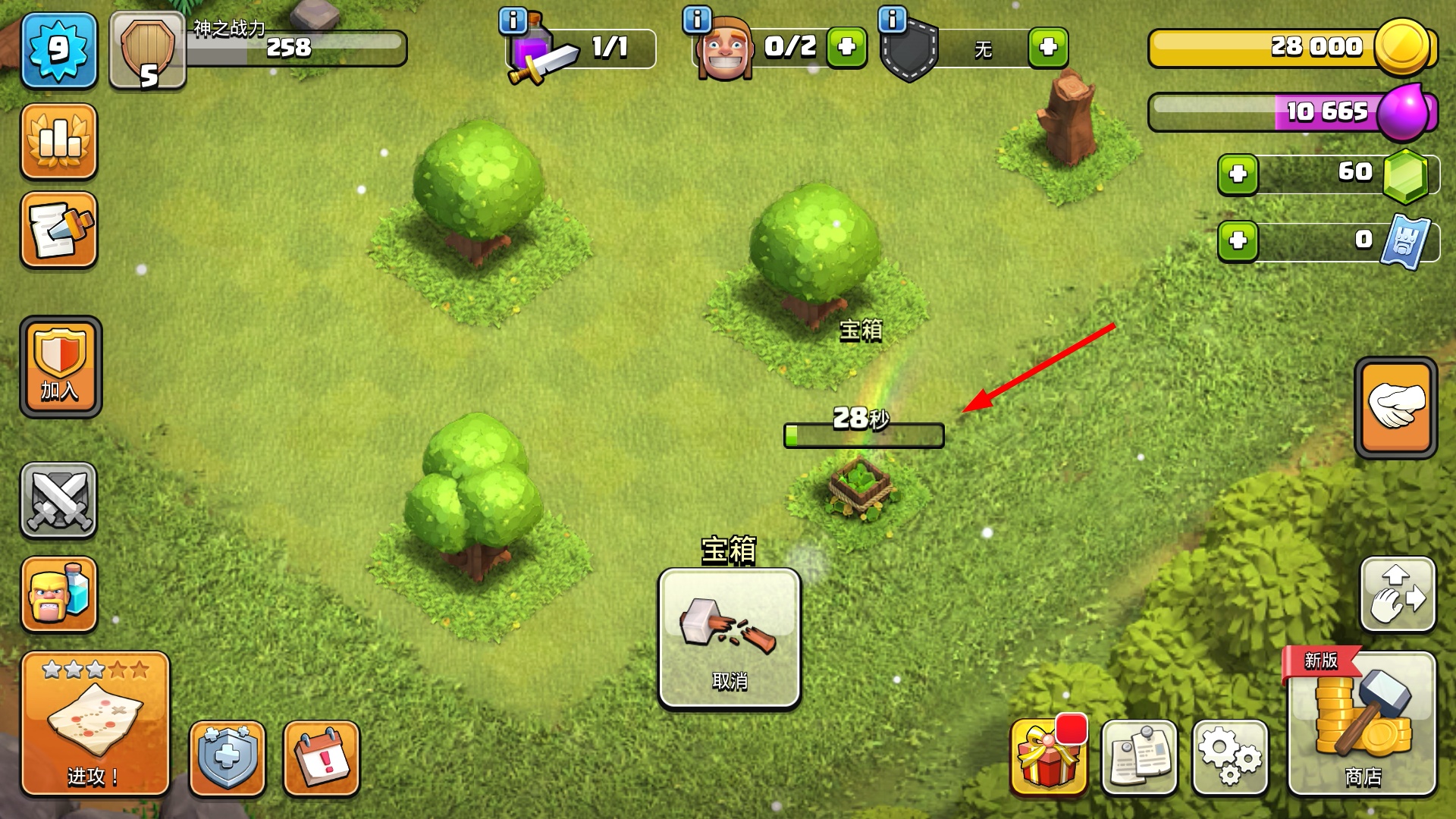This screenshot has height=819, width=1456.
Task: Open the 商店 shop
Action: (1362, 724)
